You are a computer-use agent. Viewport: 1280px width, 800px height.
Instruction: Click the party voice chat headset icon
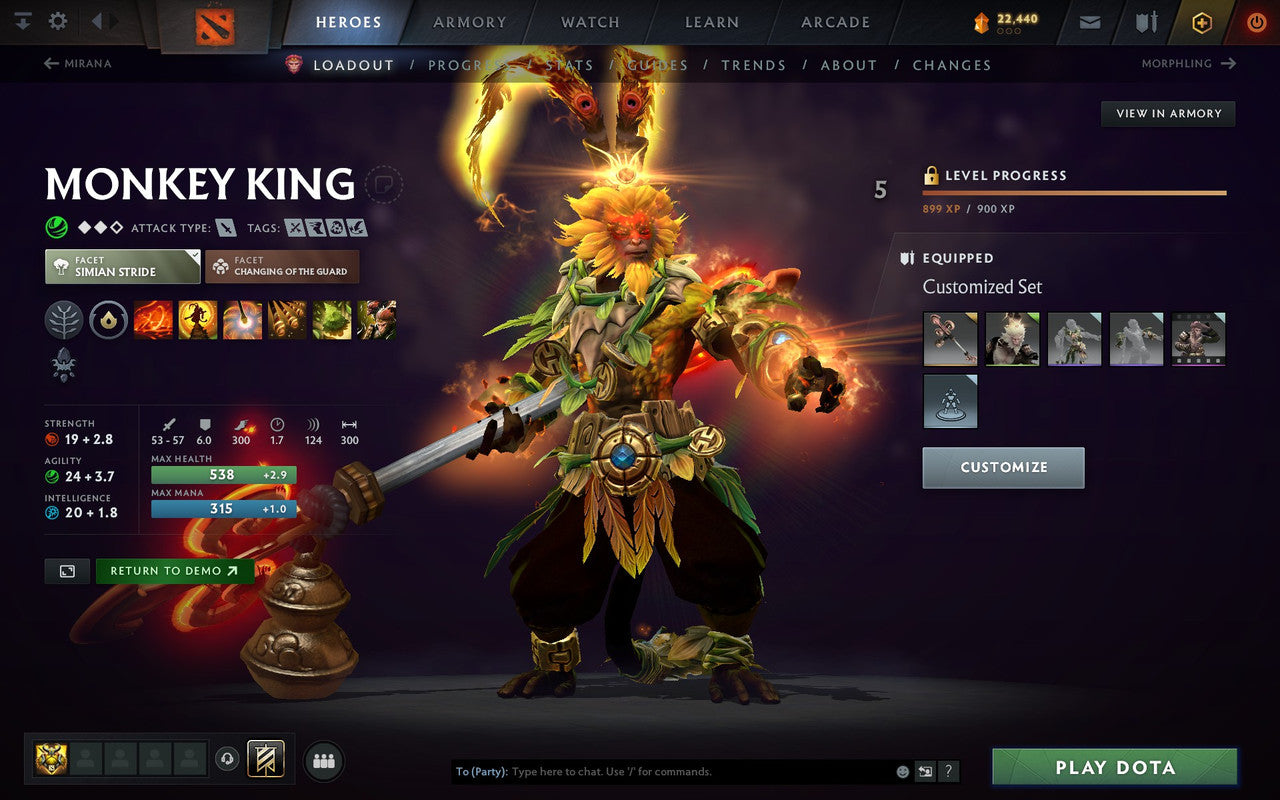pyautogui.click(x=228, y=759)
